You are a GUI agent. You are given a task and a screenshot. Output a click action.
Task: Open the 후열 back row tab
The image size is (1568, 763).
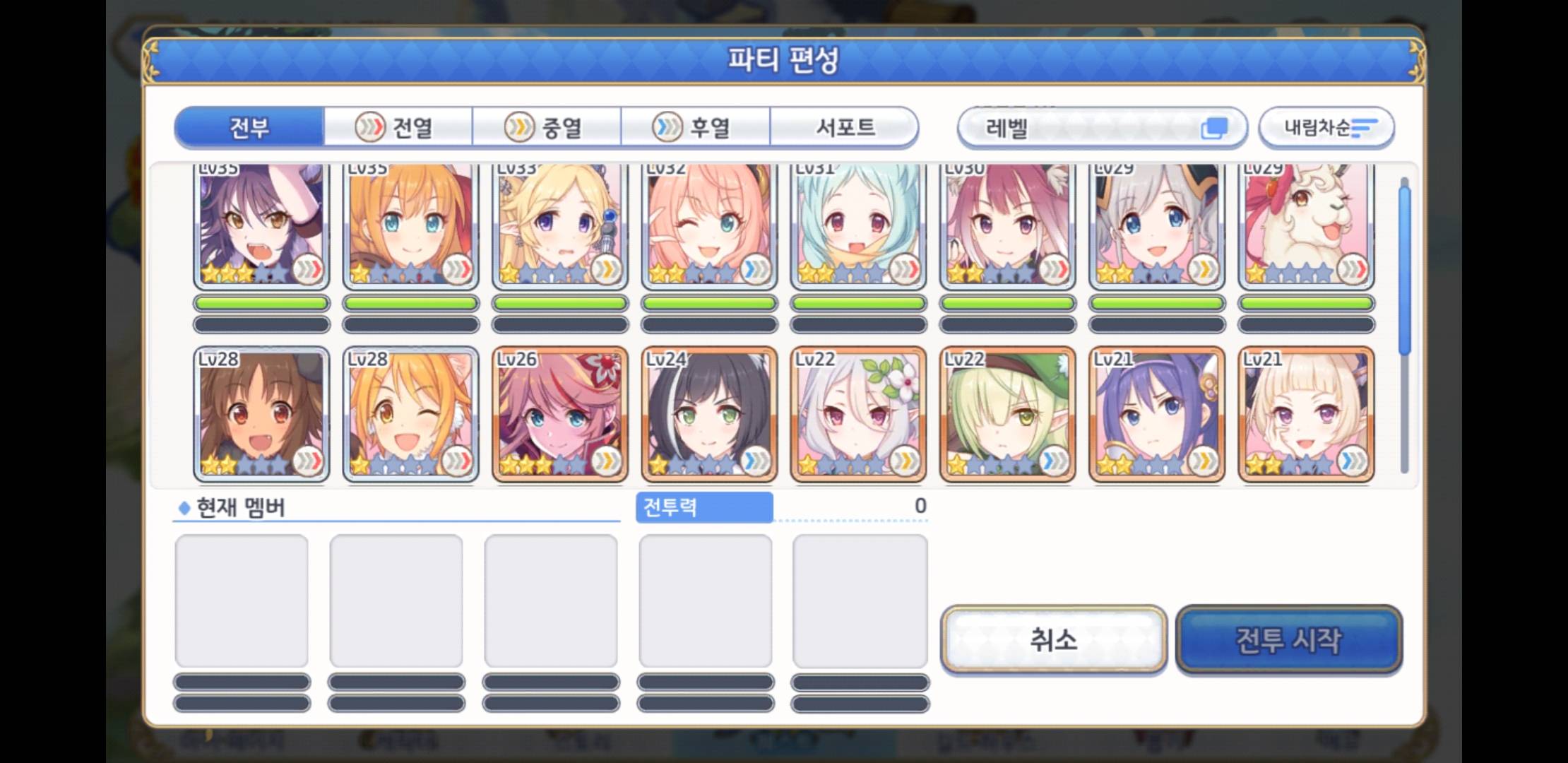(694, 128)
